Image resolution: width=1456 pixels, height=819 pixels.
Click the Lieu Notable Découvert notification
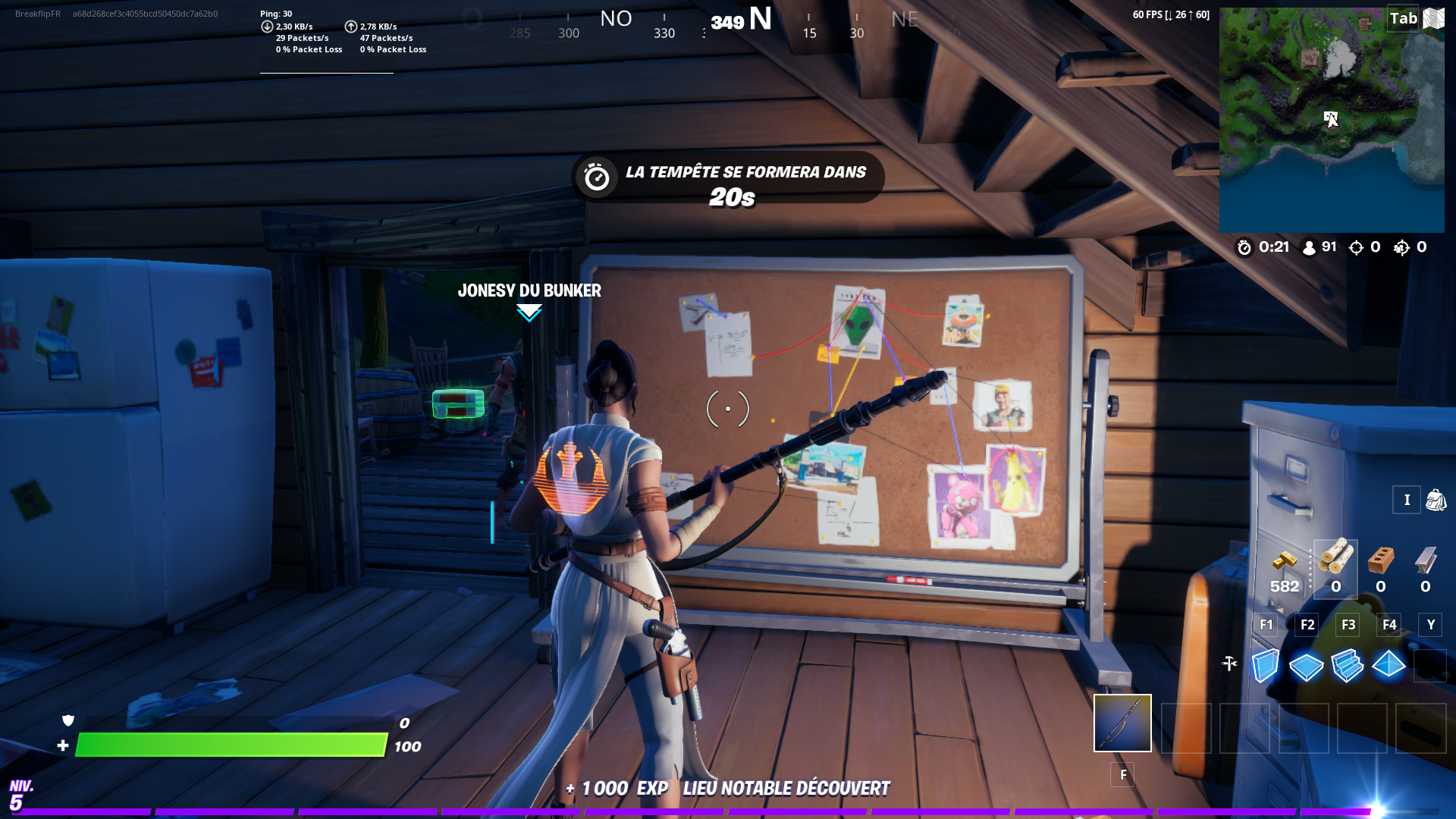[787, 788]
